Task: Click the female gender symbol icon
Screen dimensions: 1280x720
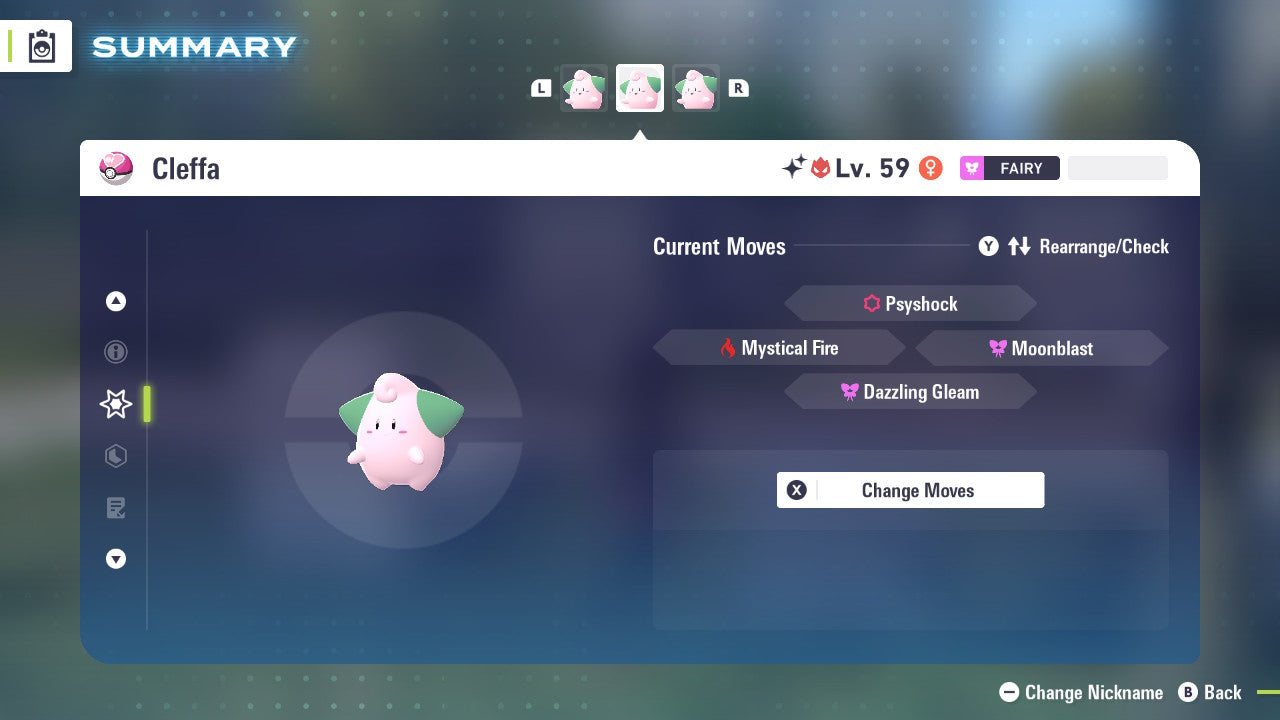Action: click(931, 168)
